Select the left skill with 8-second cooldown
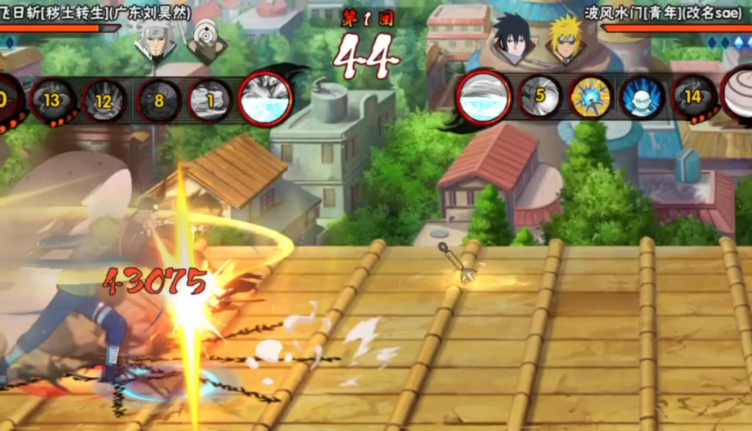This screenshot has height=431, width=752. tap(158, 100)
